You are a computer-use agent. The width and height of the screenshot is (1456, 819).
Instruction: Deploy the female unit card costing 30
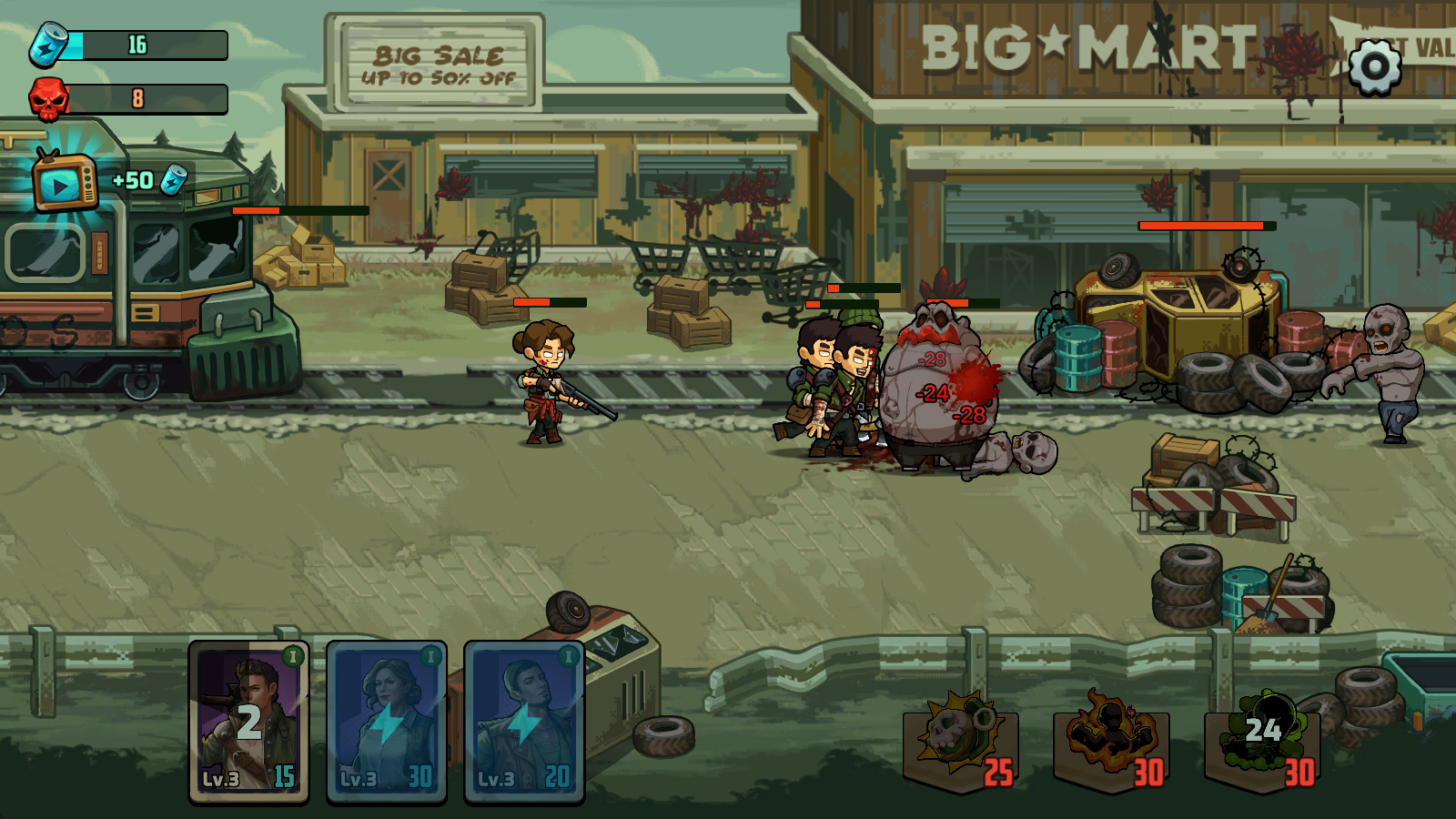pyautogui.click(x=387, y=722)
